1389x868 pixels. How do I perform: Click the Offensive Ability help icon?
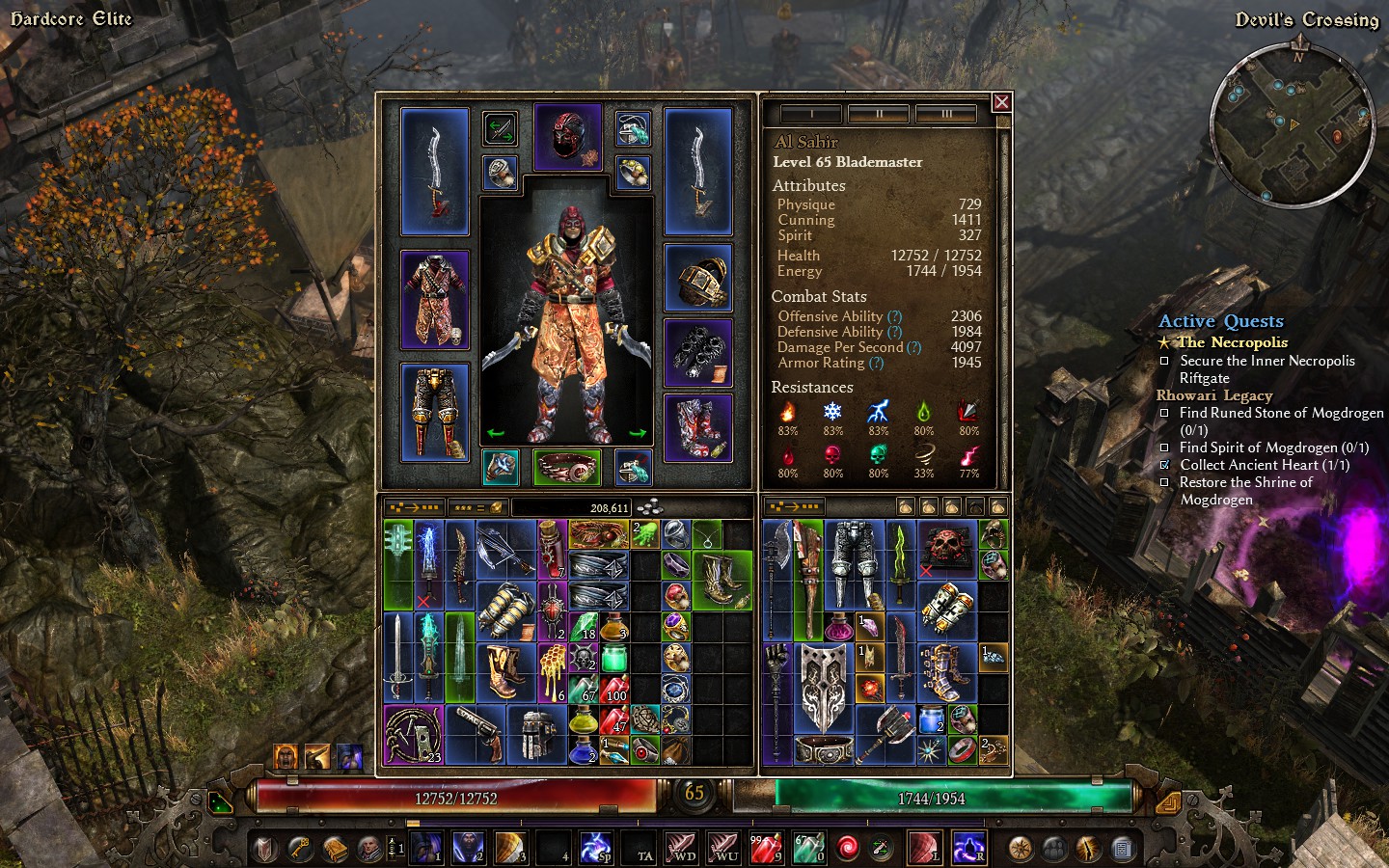pos(894,316)
